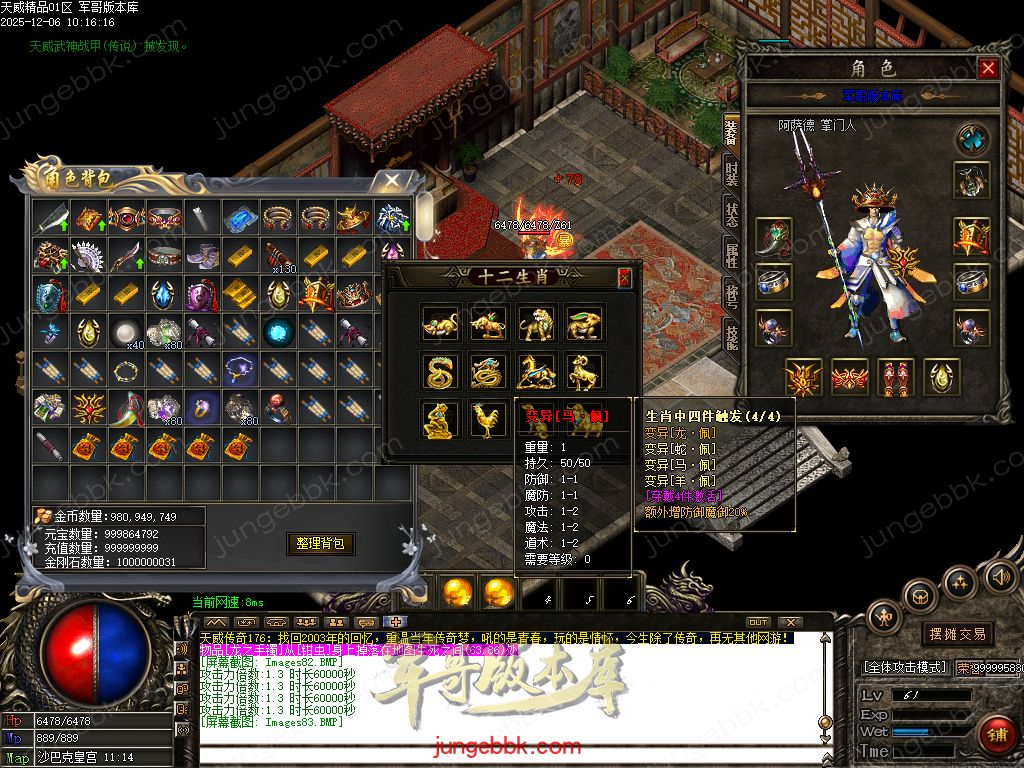Close the twelve zodiac (十二生肖) window
The image size is (1024, 768).
click(x=624, y=277)
